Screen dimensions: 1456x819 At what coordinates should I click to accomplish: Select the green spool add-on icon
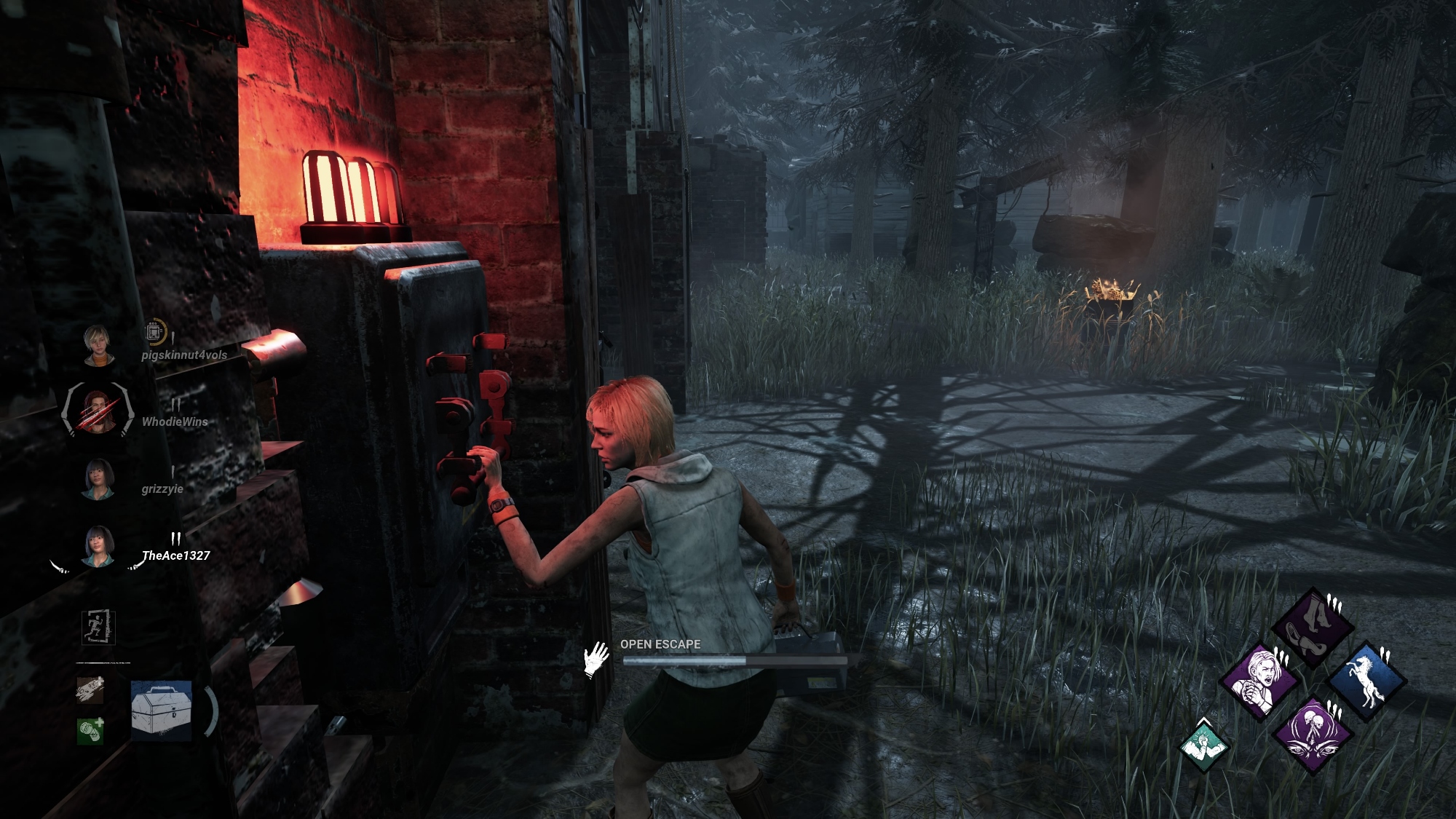[90, 730]
